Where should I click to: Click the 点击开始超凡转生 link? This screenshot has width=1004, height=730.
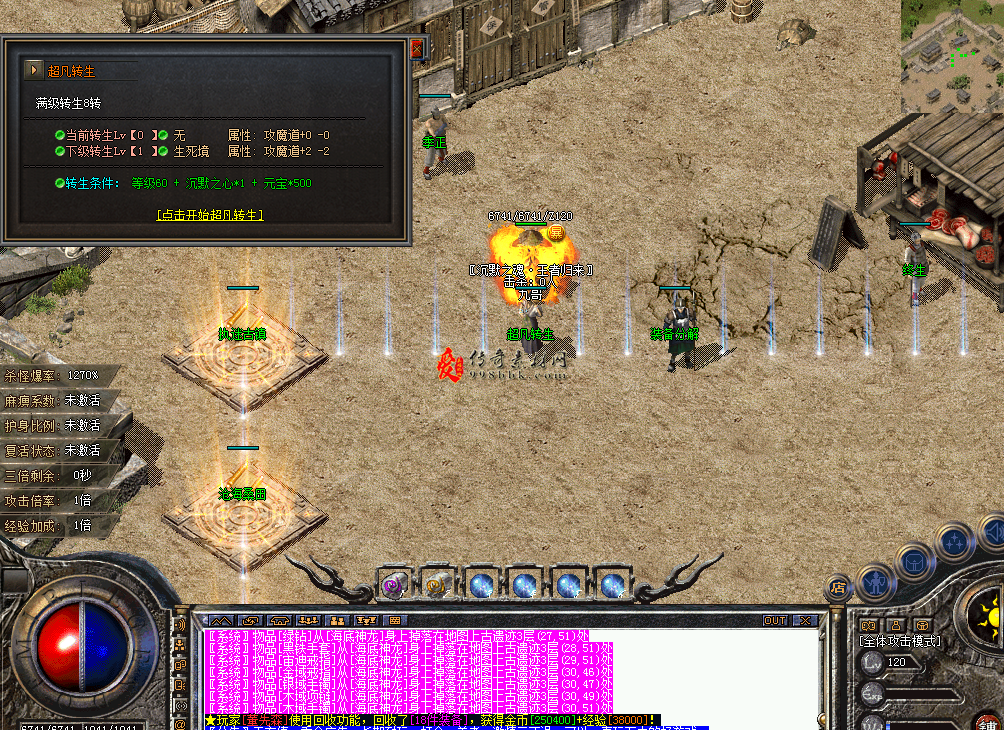210,215
